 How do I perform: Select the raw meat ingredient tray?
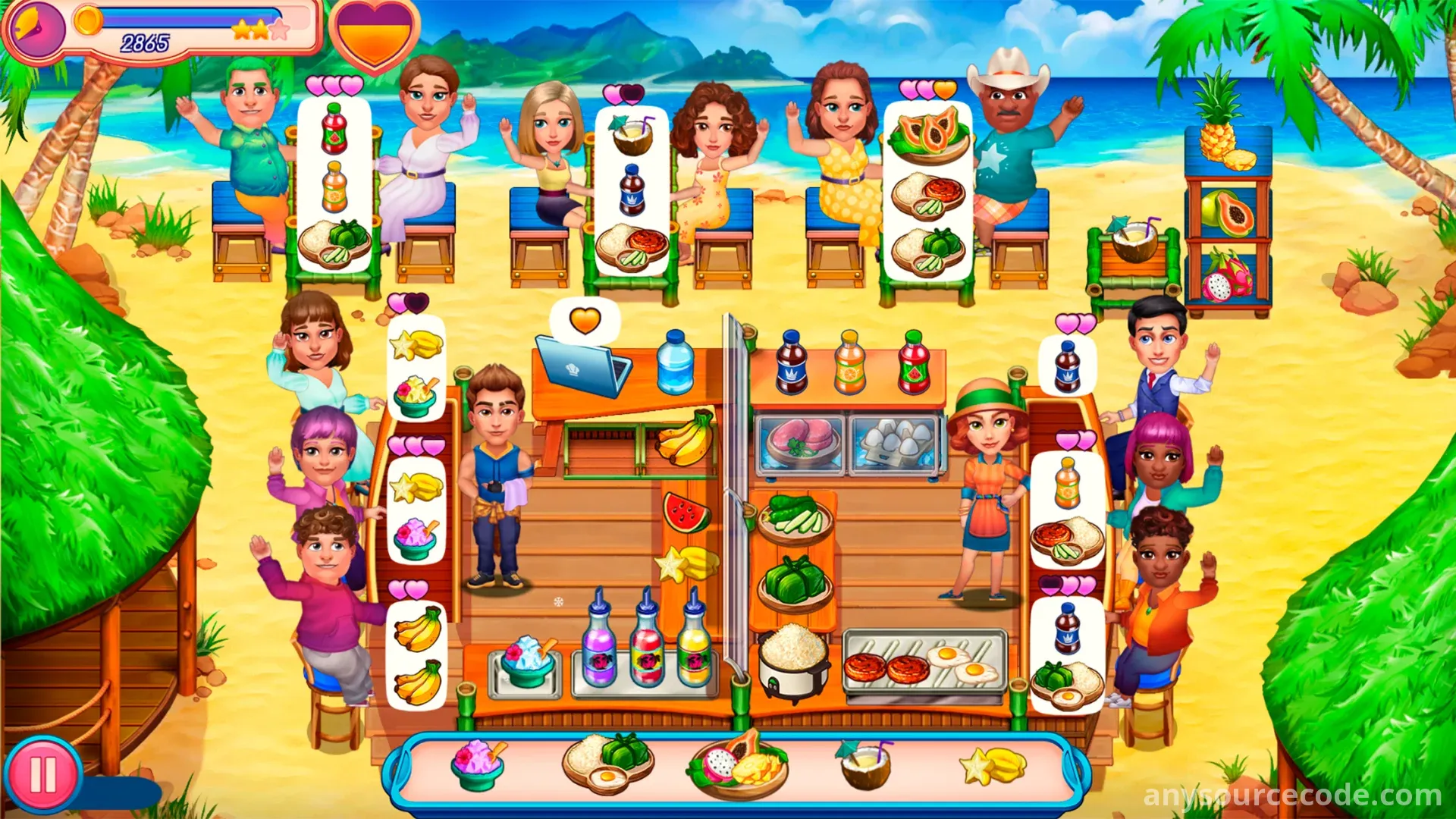[801, 441]
